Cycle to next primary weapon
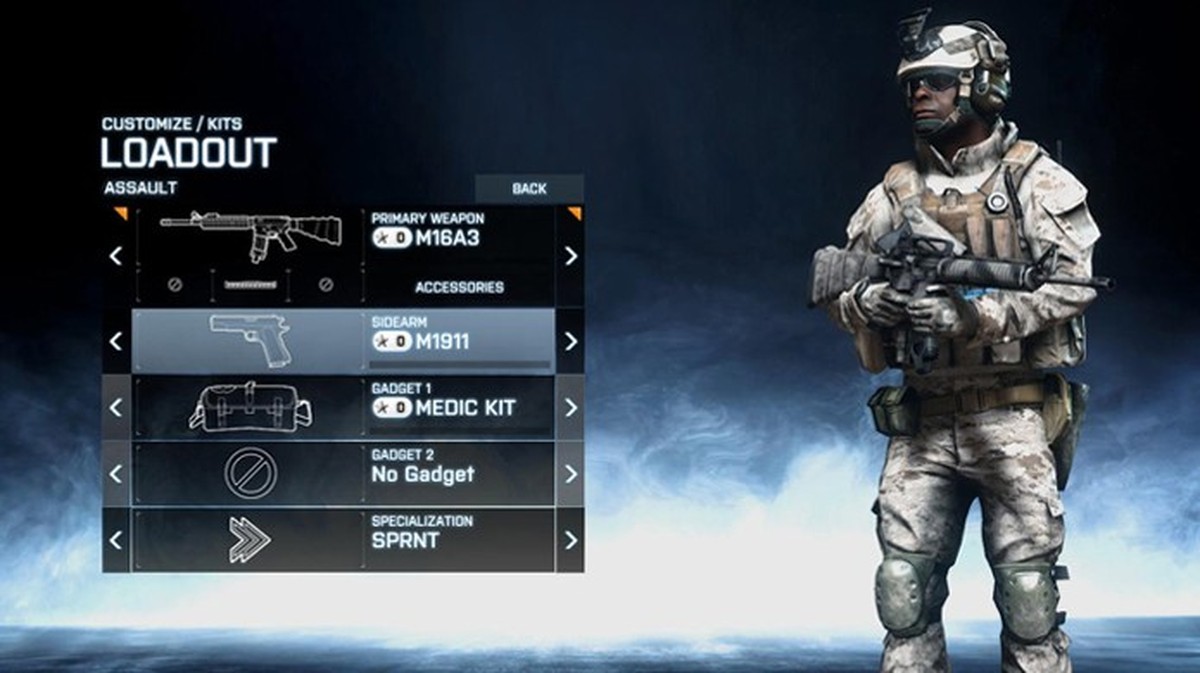Viewport: 1200px width, 673px height. pos(570,256)
